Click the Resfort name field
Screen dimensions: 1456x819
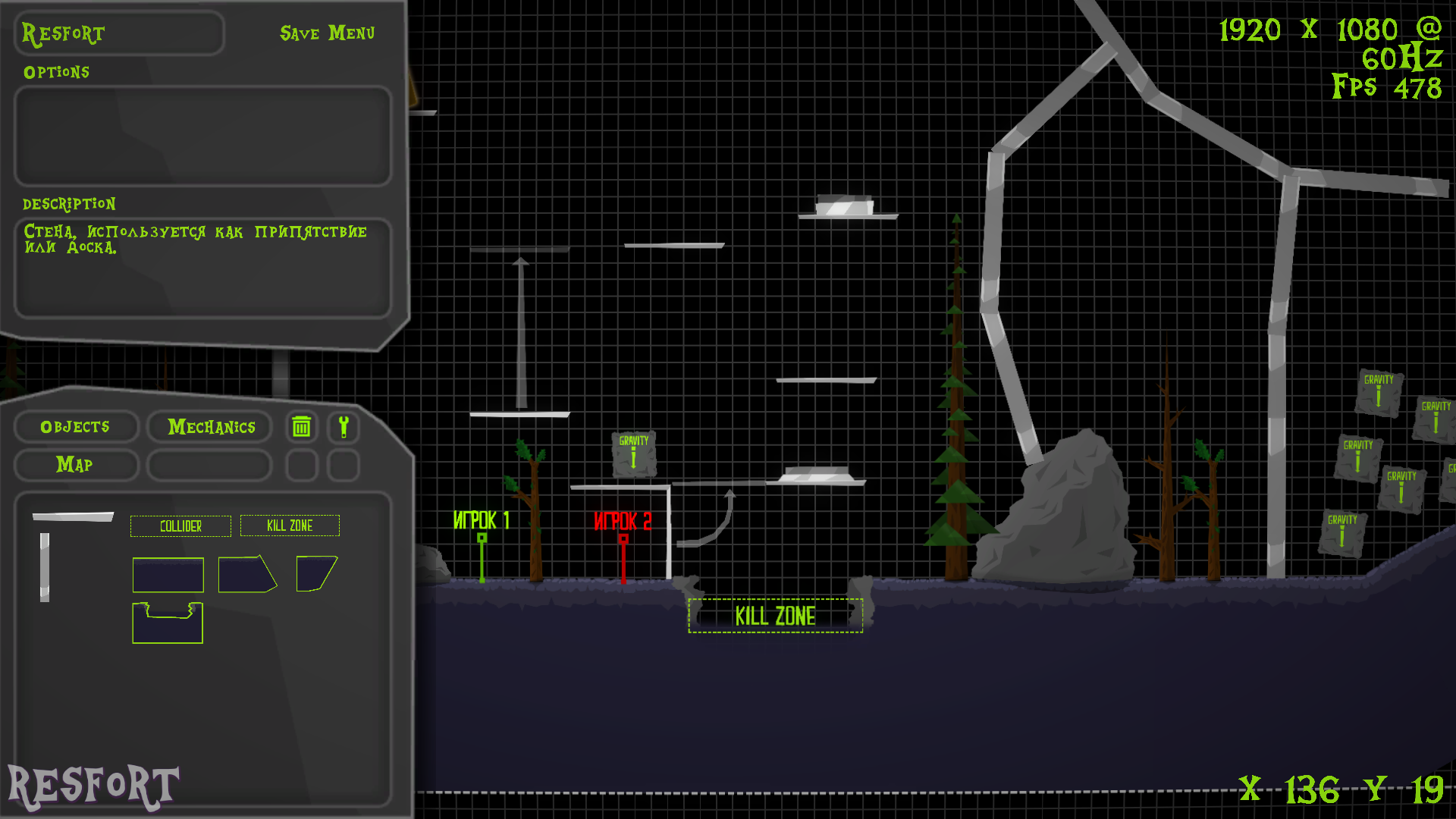118,33
